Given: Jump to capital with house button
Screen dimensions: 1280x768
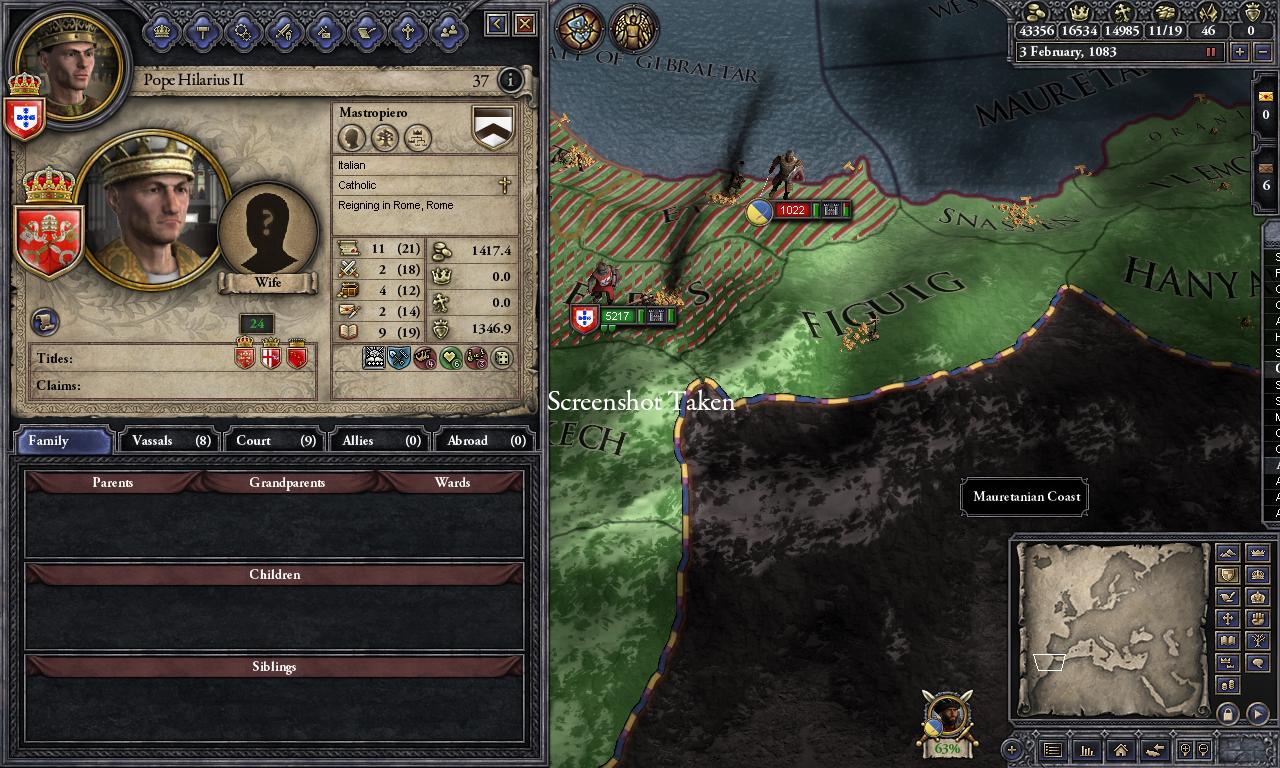Looking at the screenshot, I should click(1120, 749).
